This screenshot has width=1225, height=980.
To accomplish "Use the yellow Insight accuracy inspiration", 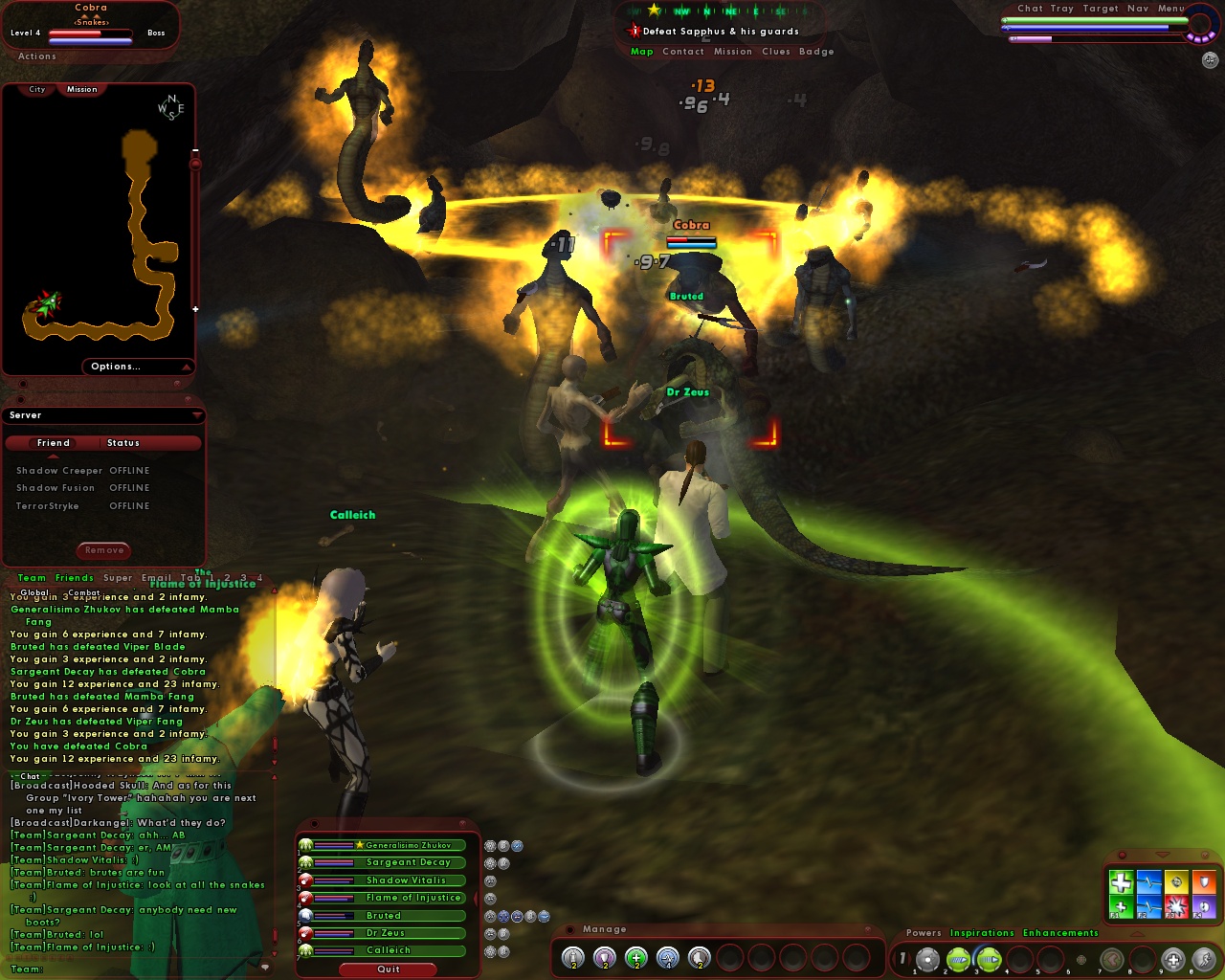I will coord(1175,882).
